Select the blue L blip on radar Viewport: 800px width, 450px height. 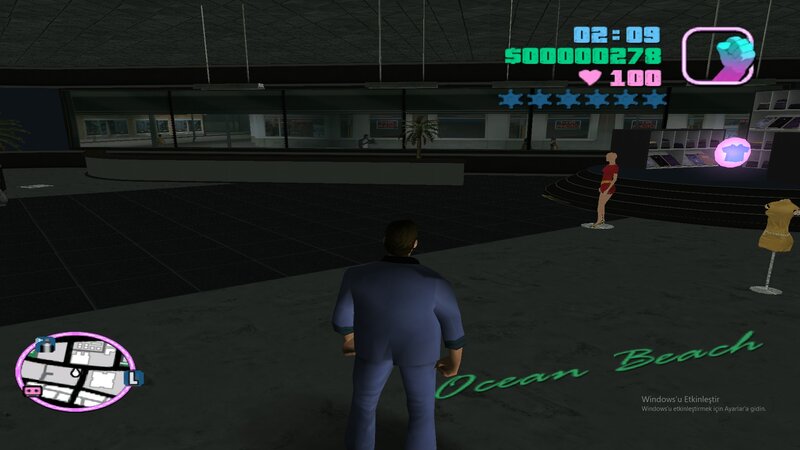point(136,377)
